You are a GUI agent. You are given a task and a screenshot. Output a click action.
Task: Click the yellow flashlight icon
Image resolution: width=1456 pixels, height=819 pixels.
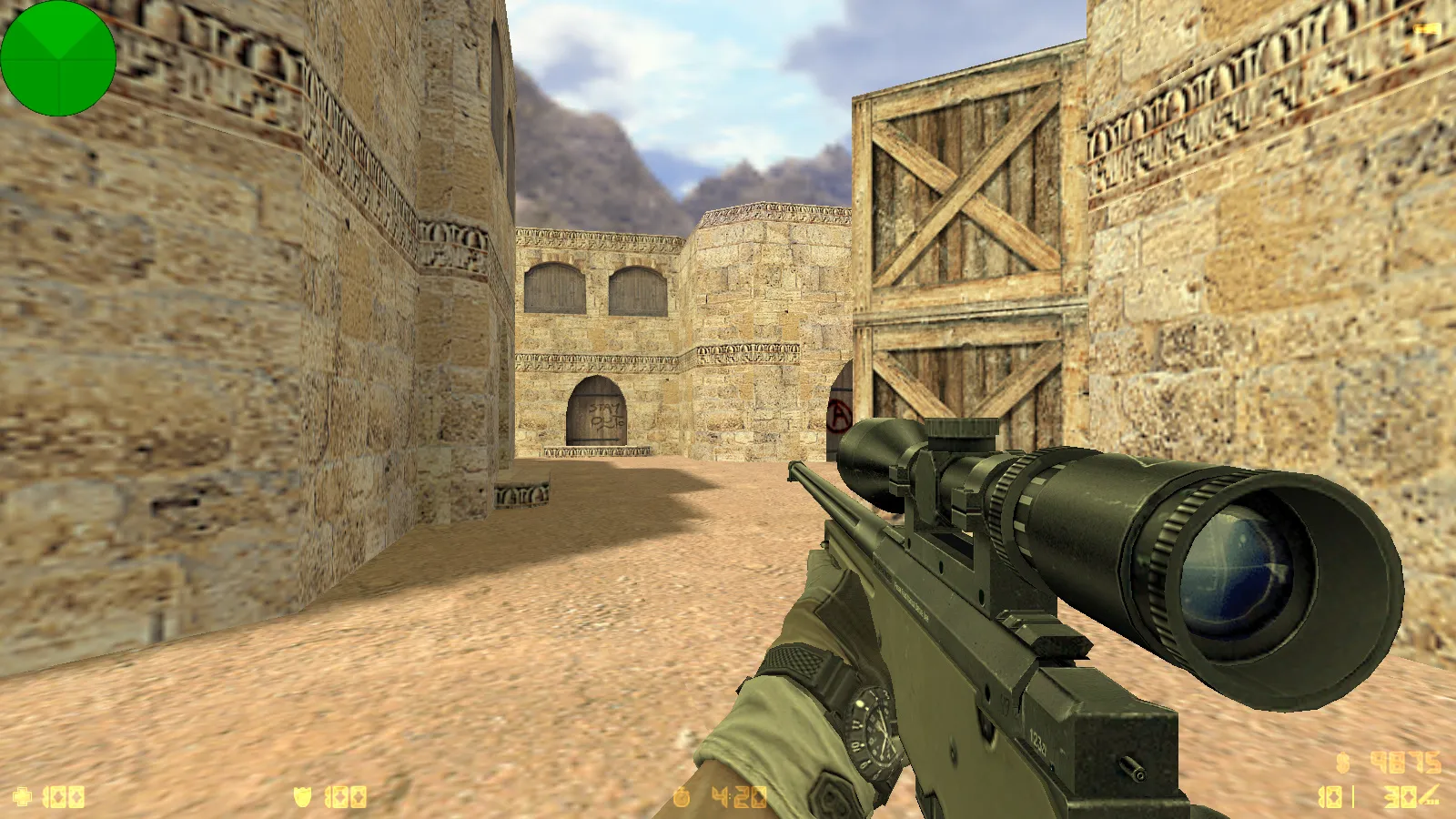[x=1428, y=30]
